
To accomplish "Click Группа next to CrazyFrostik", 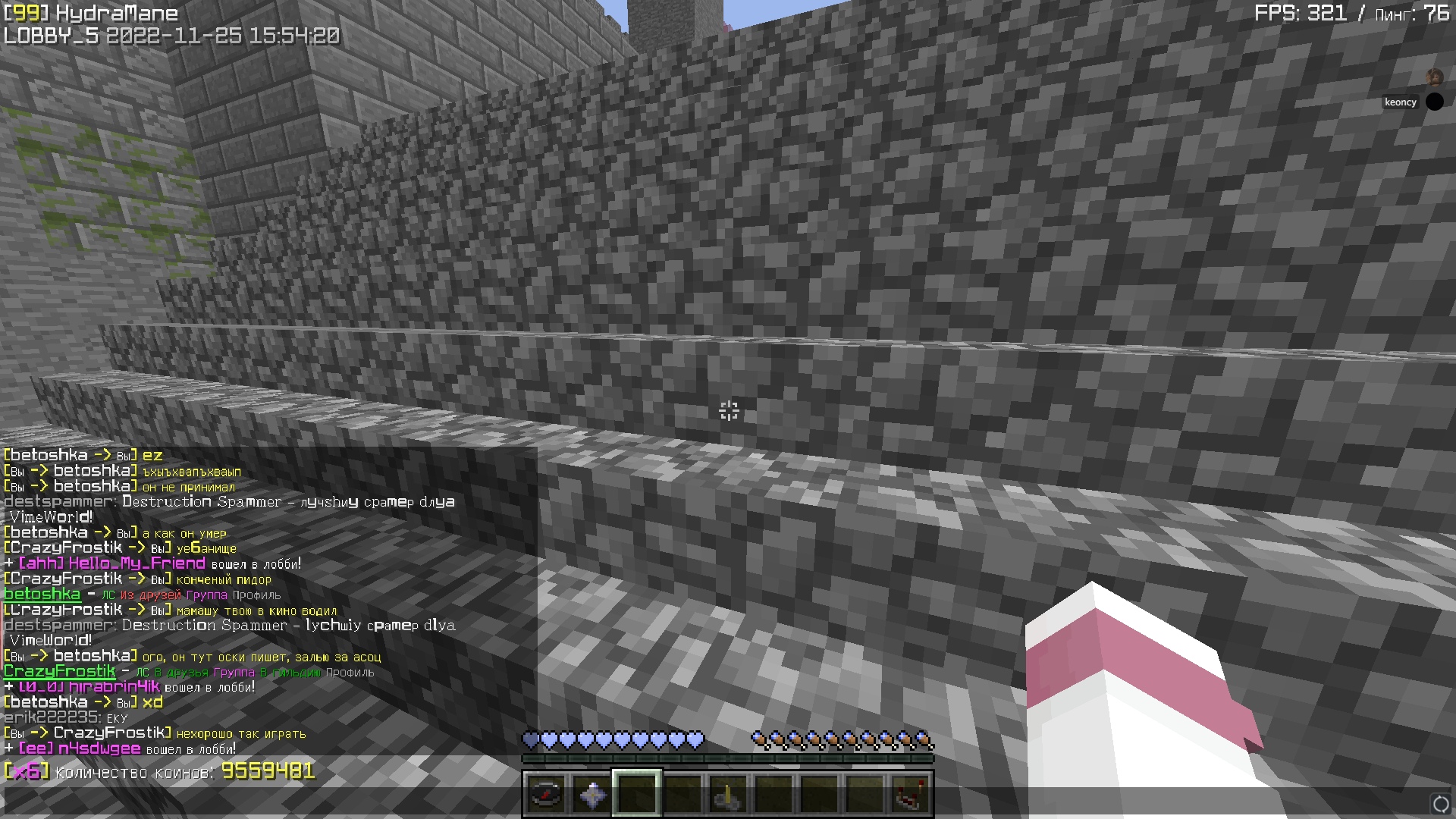I will pos(235,673).
